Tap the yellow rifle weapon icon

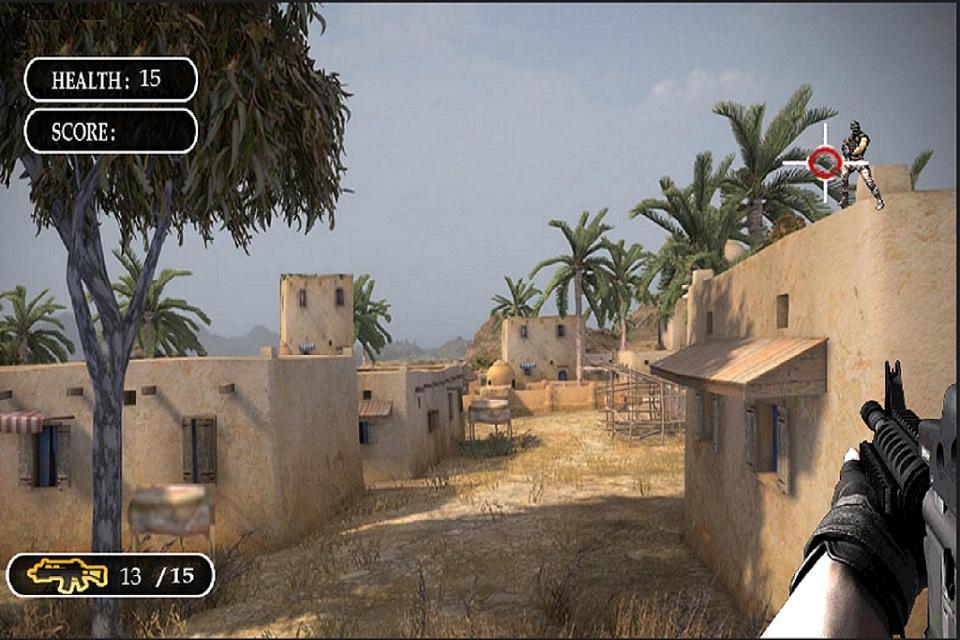click(67, 574)
